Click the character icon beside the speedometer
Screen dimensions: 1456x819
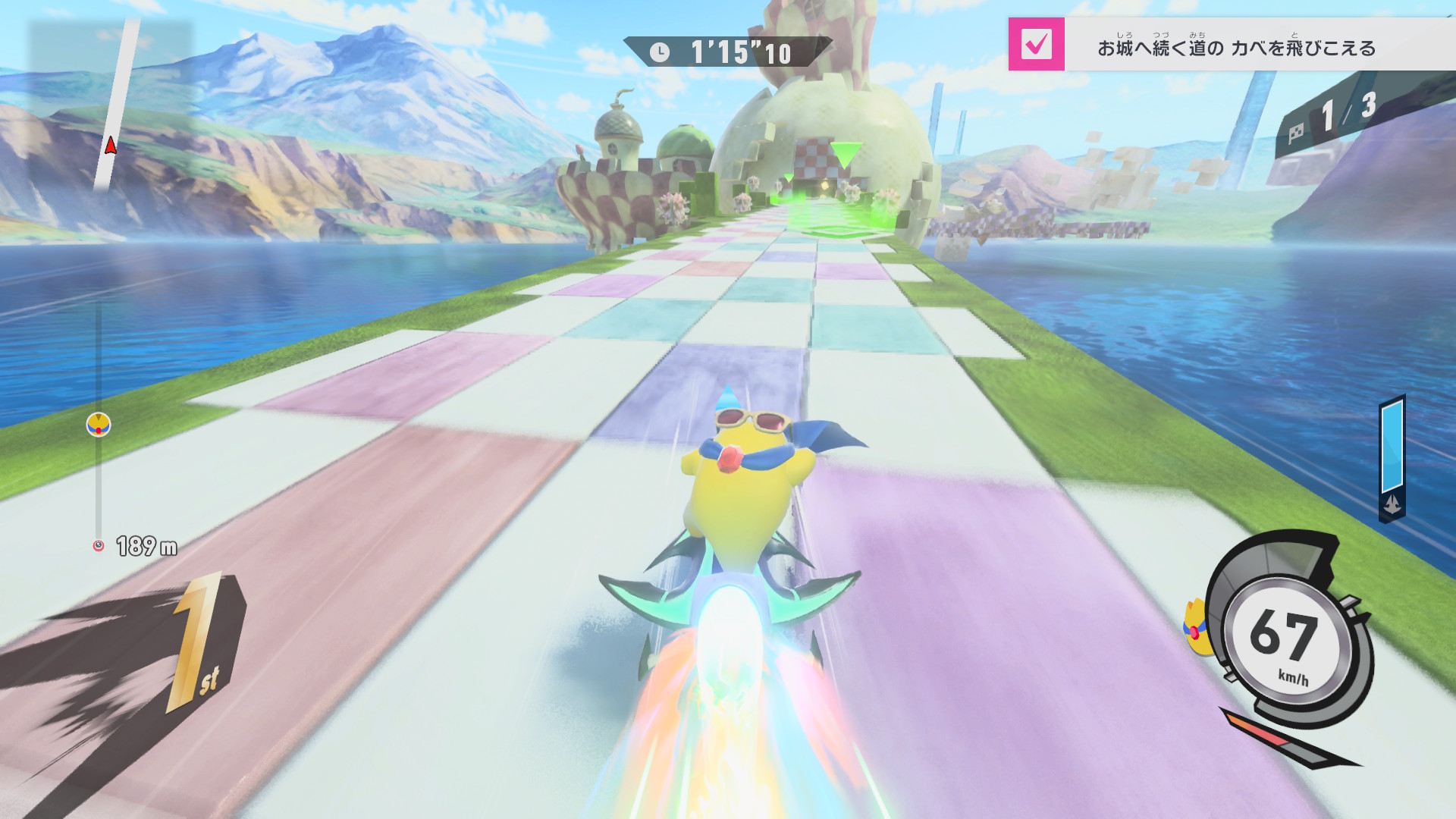tap(1195, 627)
